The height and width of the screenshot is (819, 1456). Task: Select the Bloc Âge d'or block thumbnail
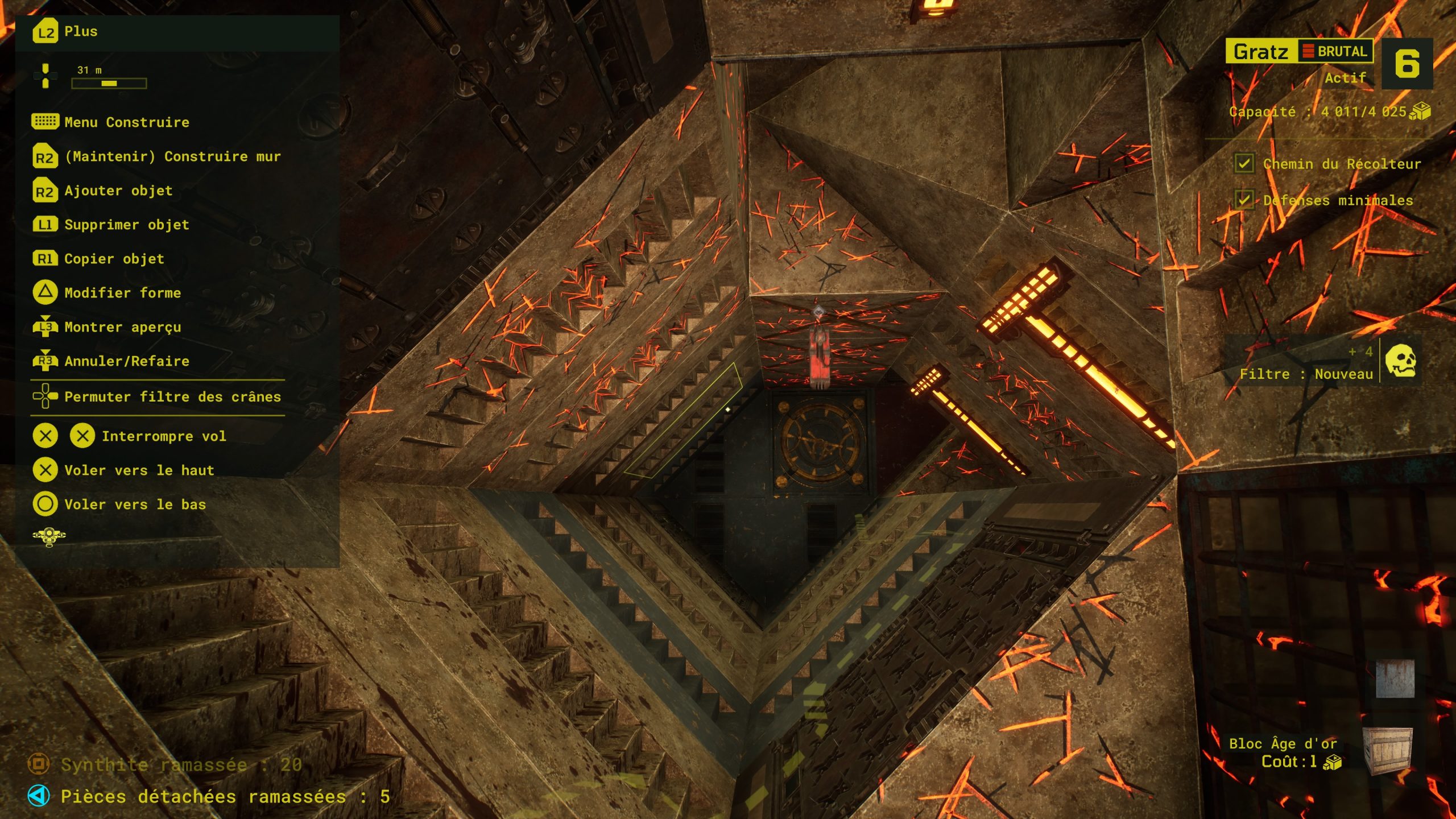[x=1388, y=751]
